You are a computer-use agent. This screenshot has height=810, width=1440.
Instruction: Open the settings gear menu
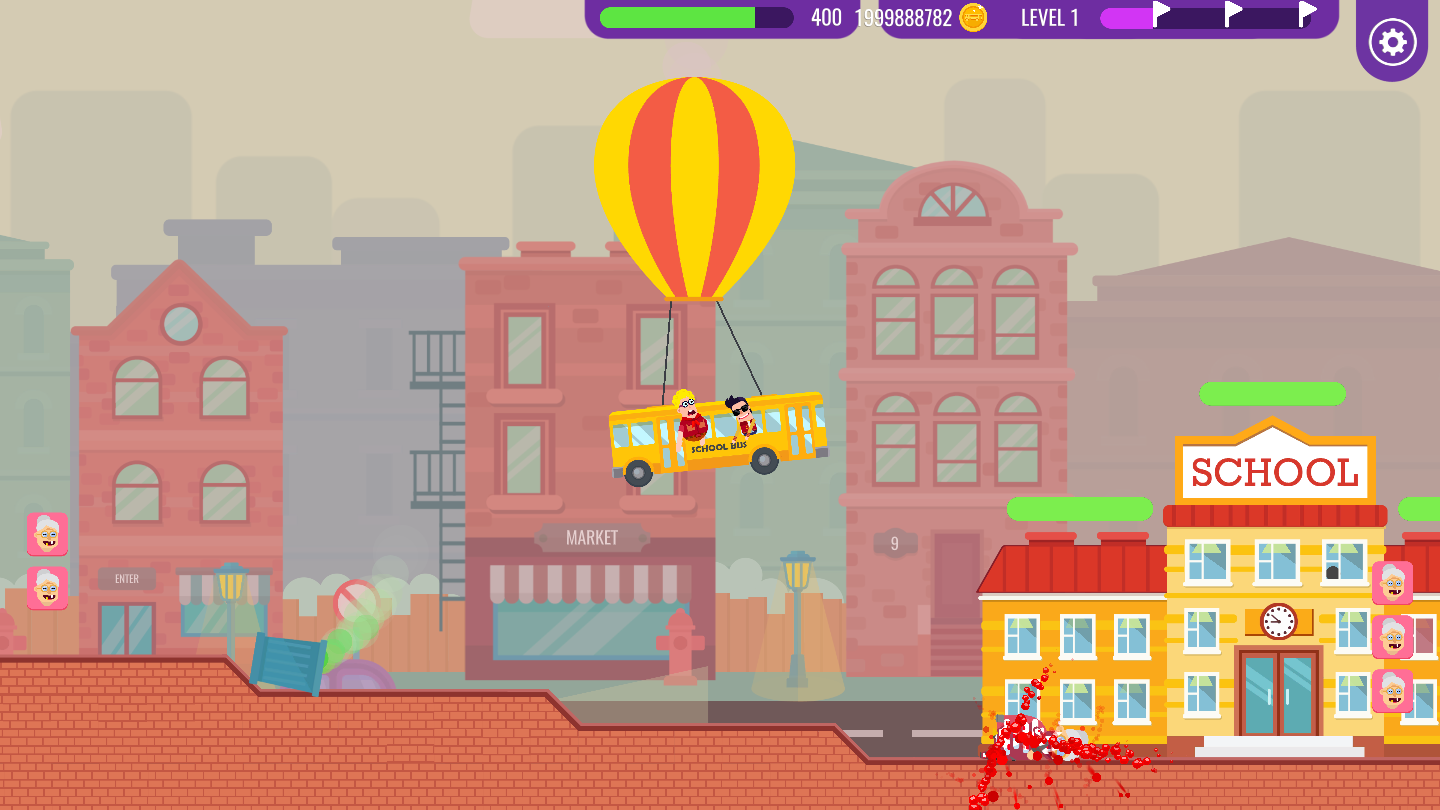point(1392,42)
